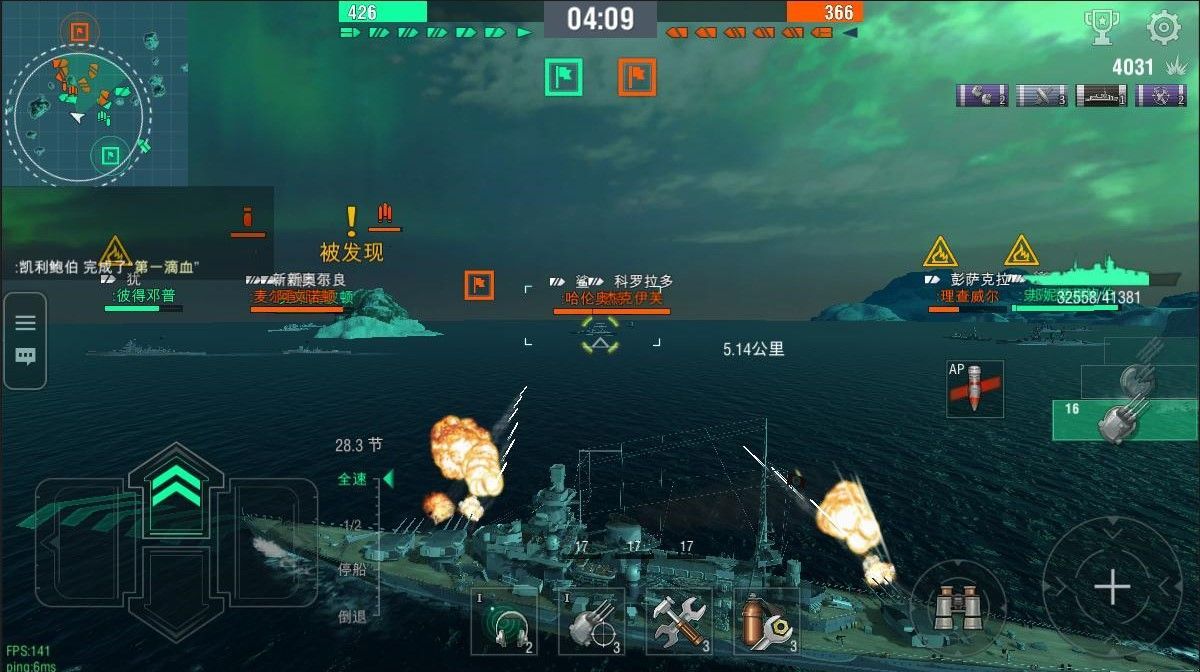The image size is (1200, 672).
Task: Fire guns with the crosshair button
Action: [1111, 587]
